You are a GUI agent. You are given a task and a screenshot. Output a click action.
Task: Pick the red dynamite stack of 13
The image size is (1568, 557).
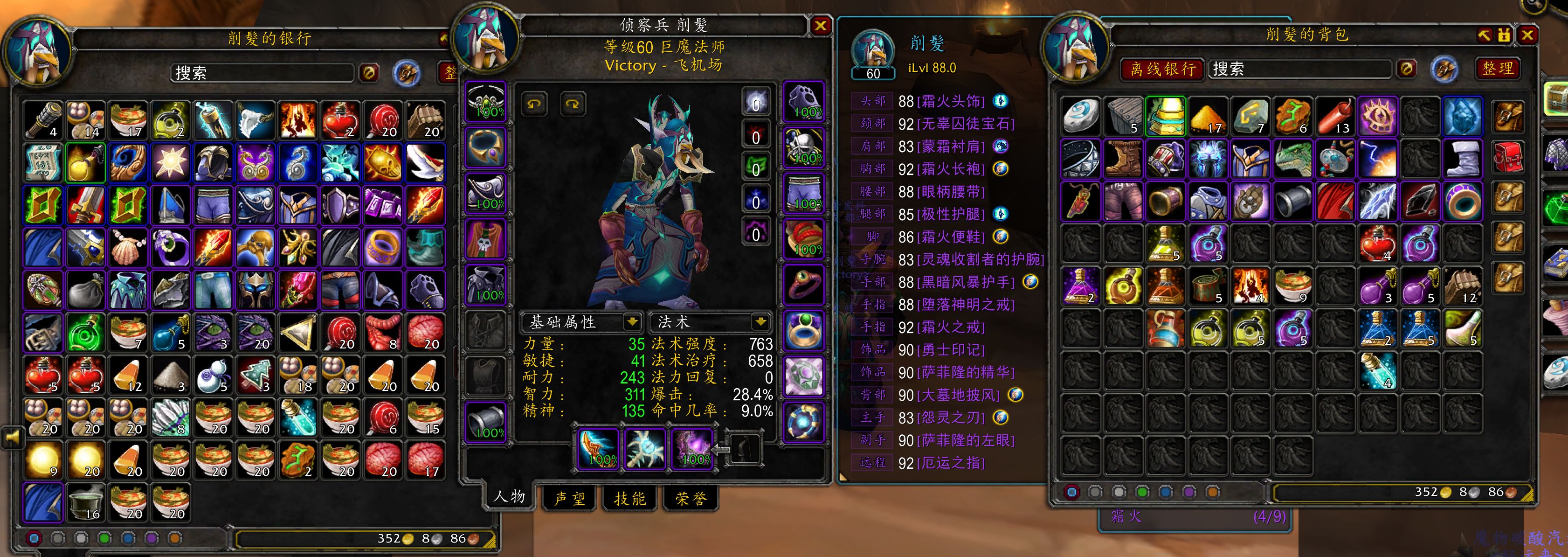point(1335,116)
